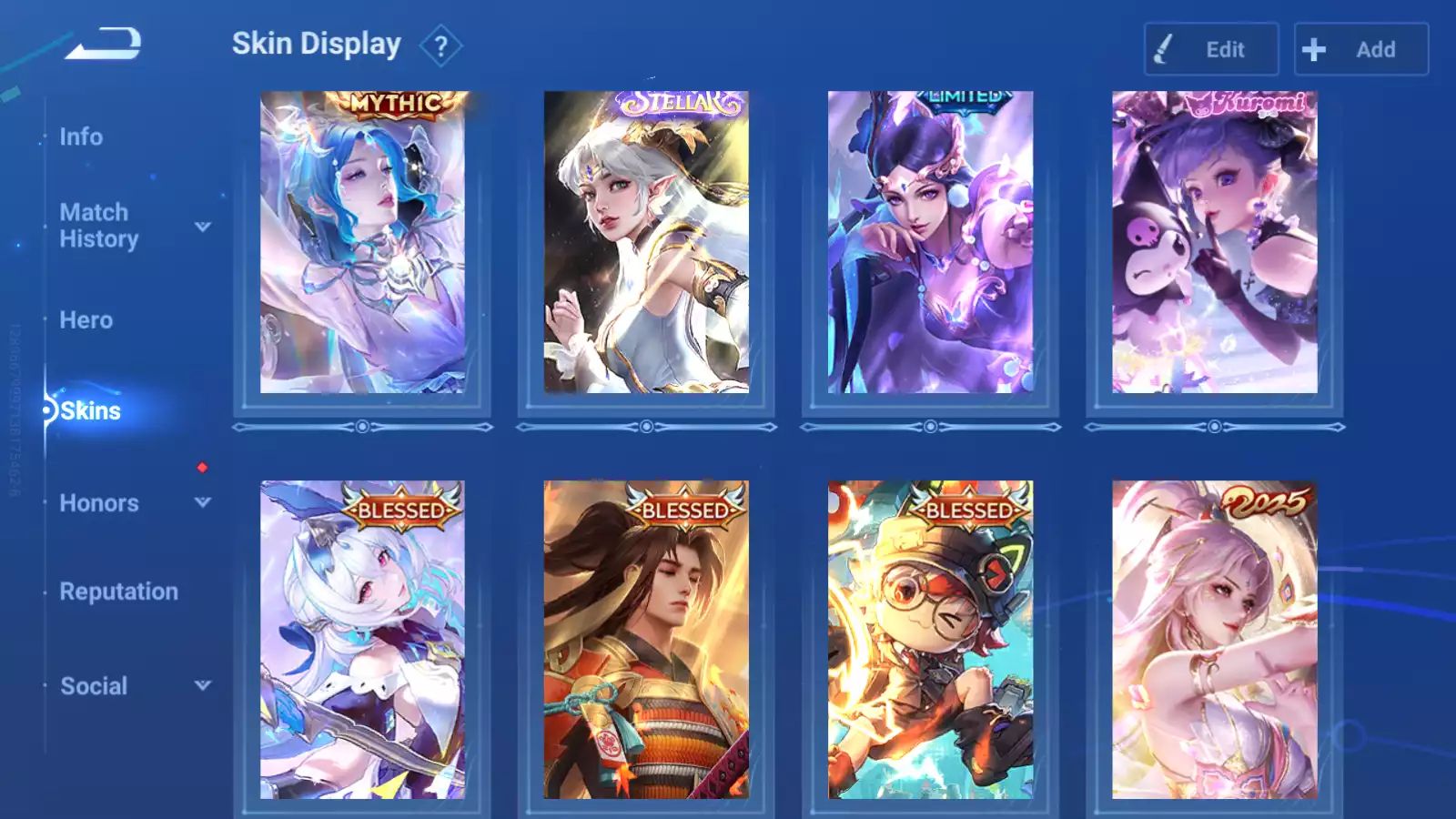Select the Mythic skin card
This screenshot has width=1456, height=819.
(362, 243)
